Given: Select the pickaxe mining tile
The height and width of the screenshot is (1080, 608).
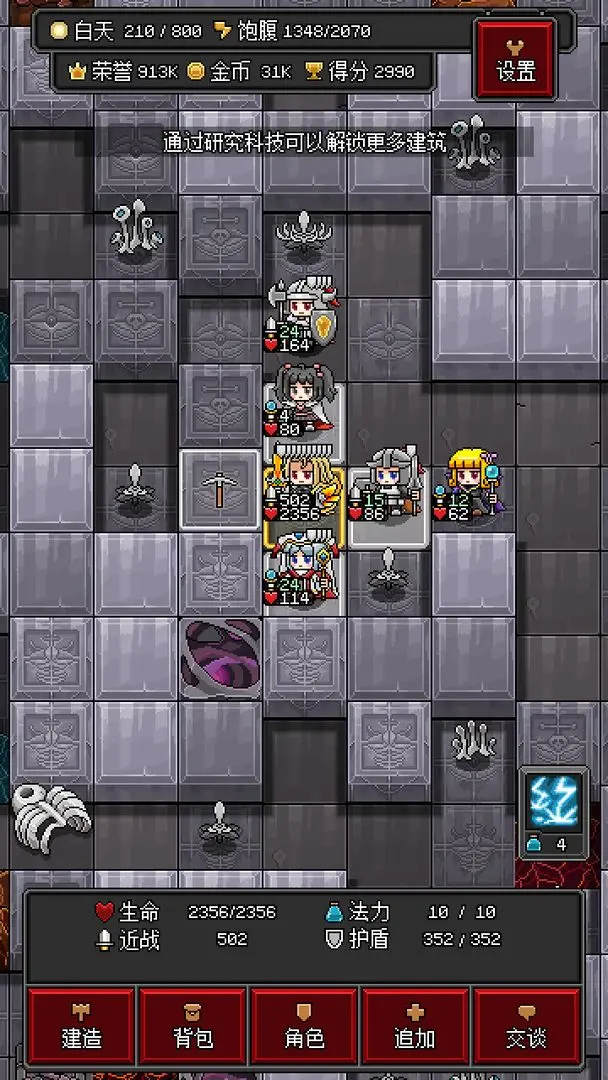Looking at the screenshot, I should (x=221, y=491).
